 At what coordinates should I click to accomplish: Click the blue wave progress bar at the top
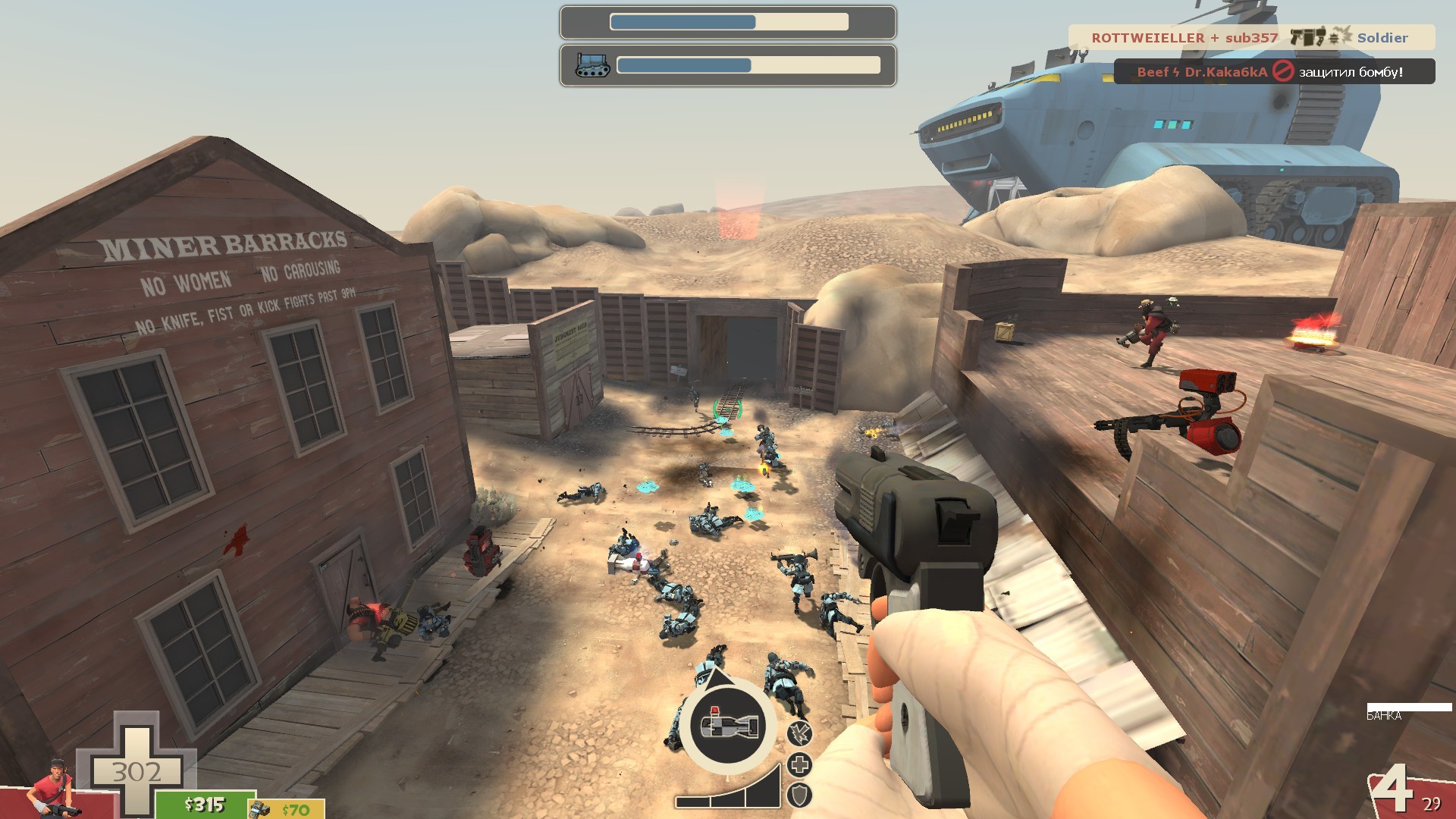(x=682, y=21)
